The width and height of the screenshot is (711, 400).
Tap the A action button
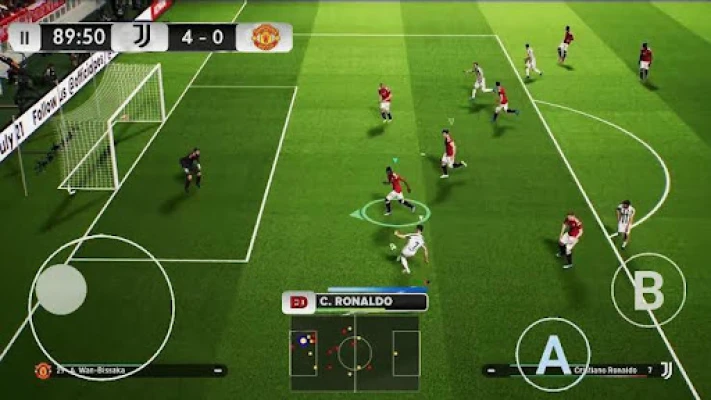click(552, 355)
